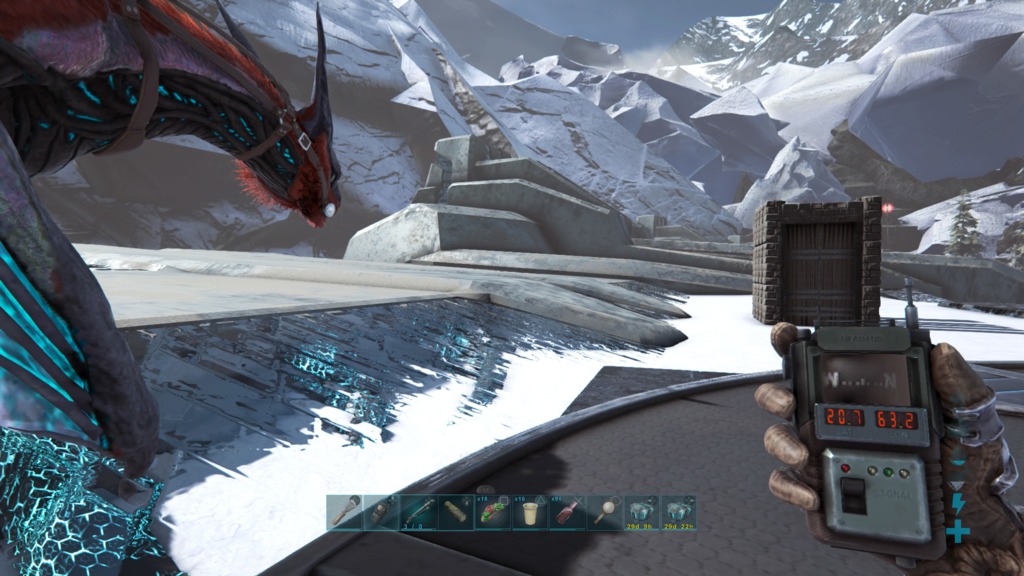Equip the rifle from the hotbar
The width and height of the screenshot is (1024, 576).
point(418,512)
